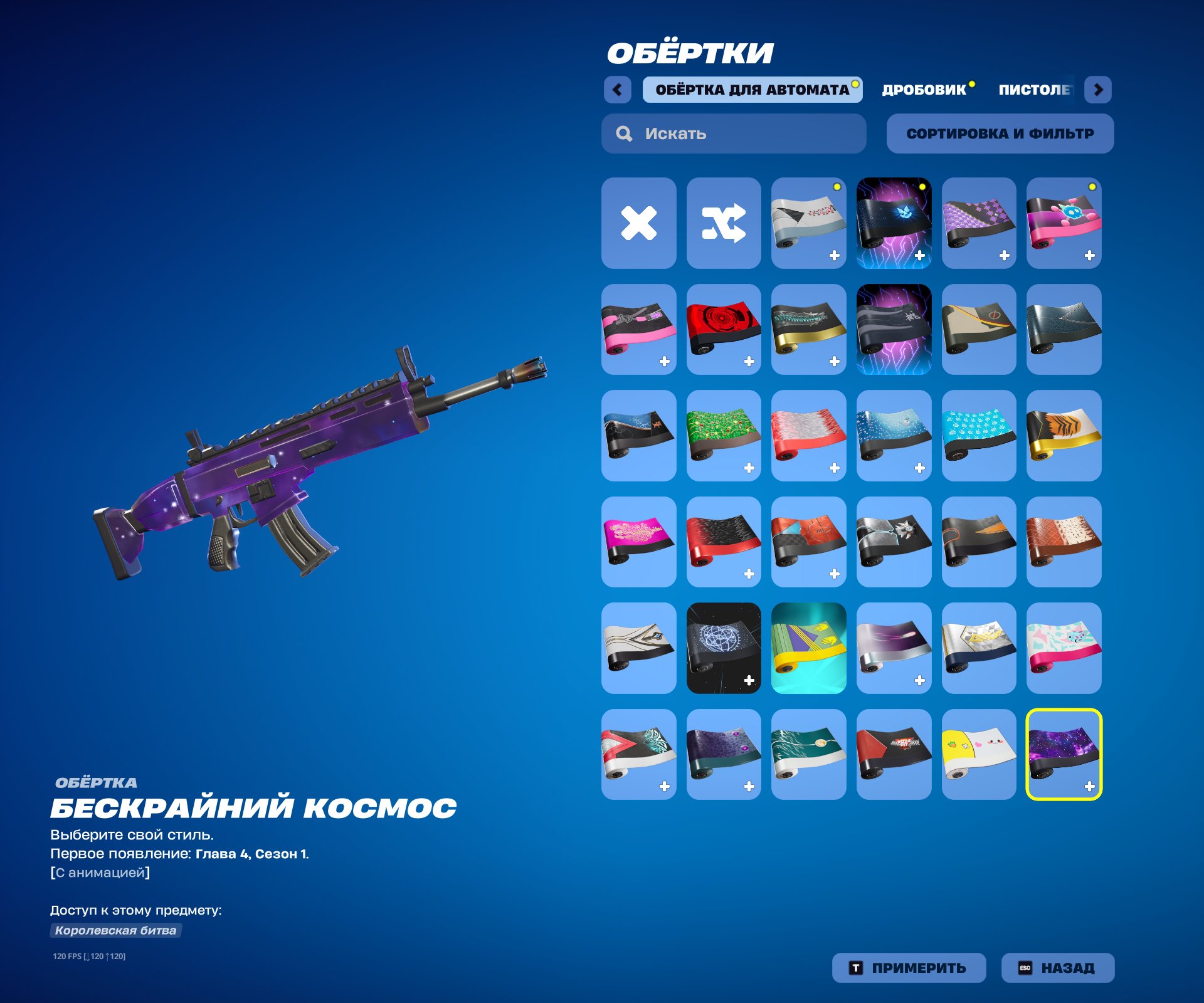This screenshot has height=1003, width=1204.
Task: Navigate to previous category with left arrow
Action: pos(618,90)
